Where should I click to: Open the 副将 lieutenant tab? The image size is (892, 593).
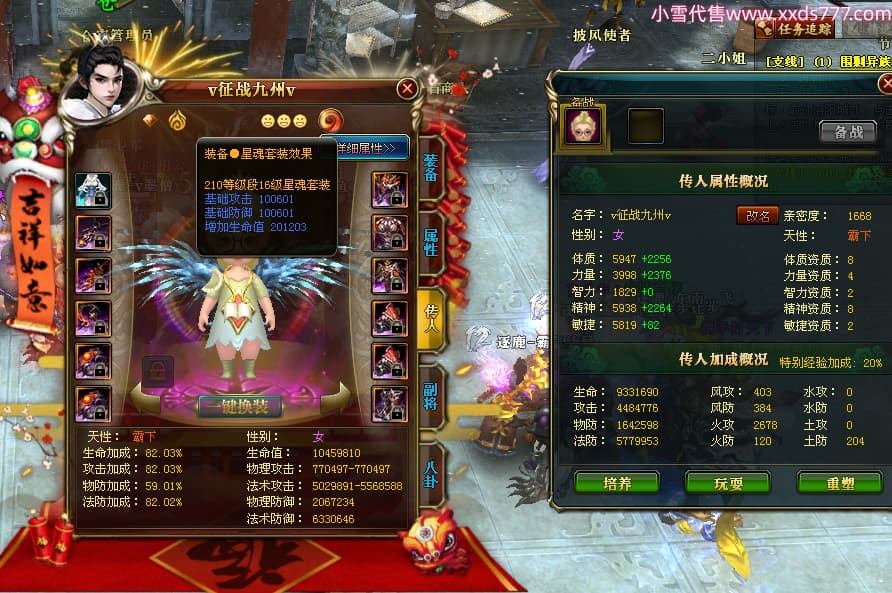coord(431,392)
